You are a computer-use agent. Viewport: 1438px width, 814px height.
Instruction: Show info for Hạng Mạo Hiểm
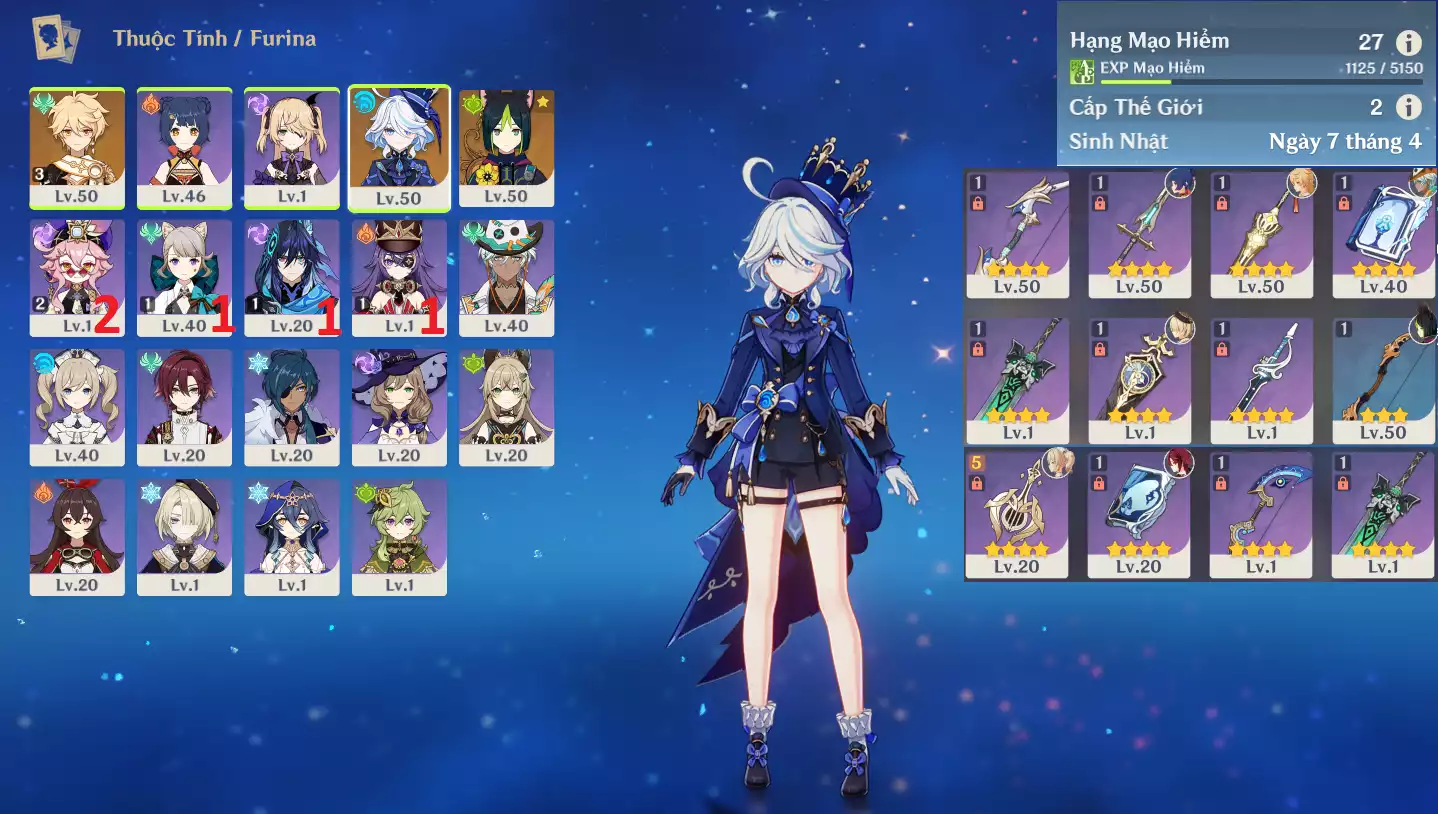1408,42
